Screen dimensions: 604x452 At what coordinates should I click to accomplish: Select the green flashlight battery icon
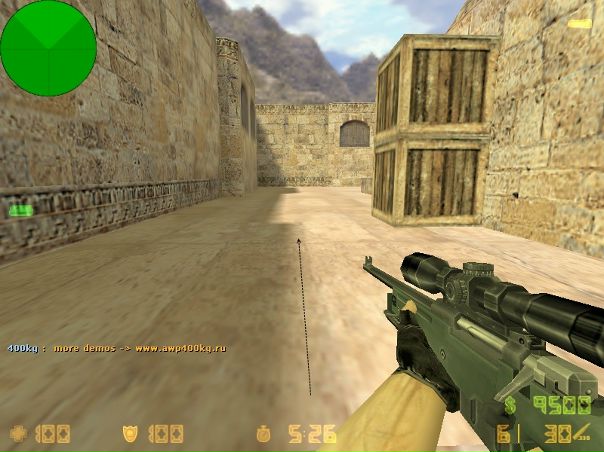point(20,210)
